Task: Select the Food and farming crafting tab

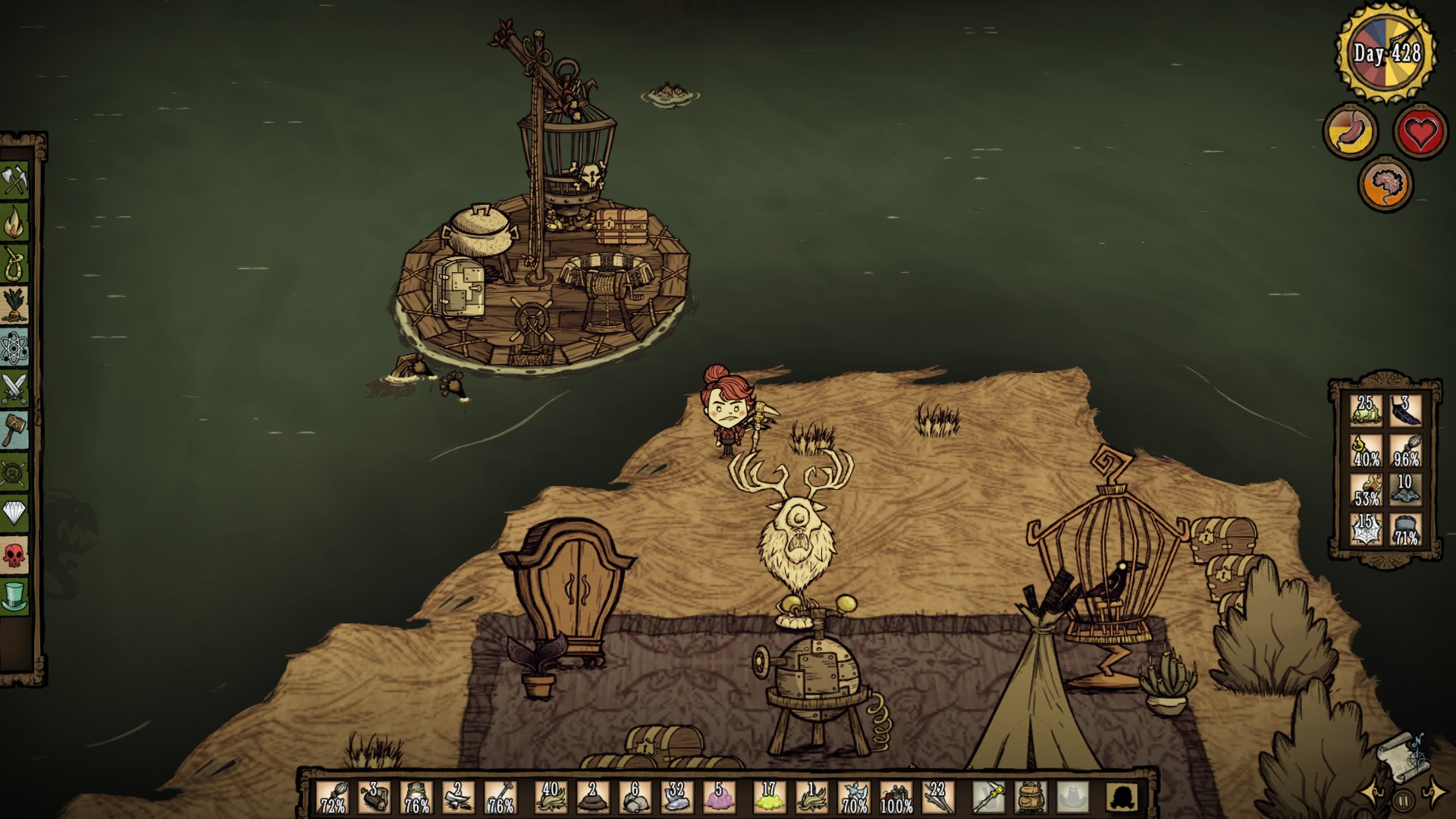Action: (14, 306)
